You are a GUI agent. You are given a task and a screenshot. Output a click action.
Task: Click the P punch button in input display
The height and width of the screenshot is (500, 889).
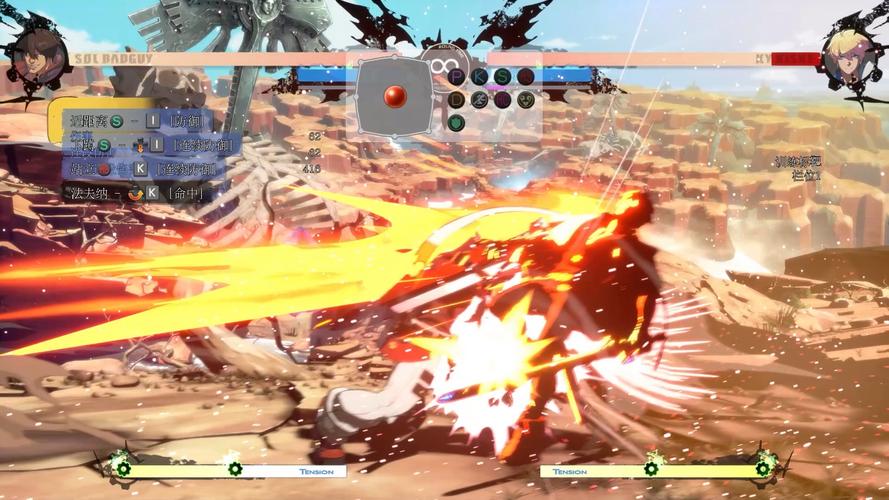click(457, 76)
